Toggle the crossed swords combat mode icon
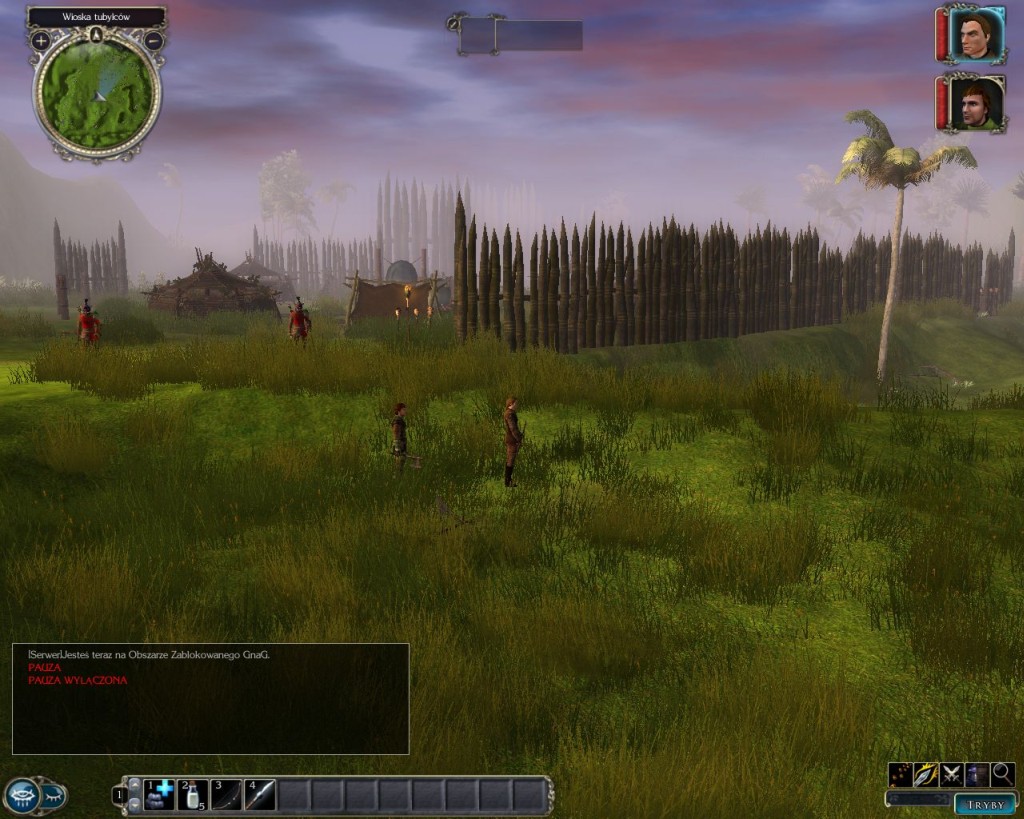This screenshot has height=819, width=1024. tap(951, 774)
